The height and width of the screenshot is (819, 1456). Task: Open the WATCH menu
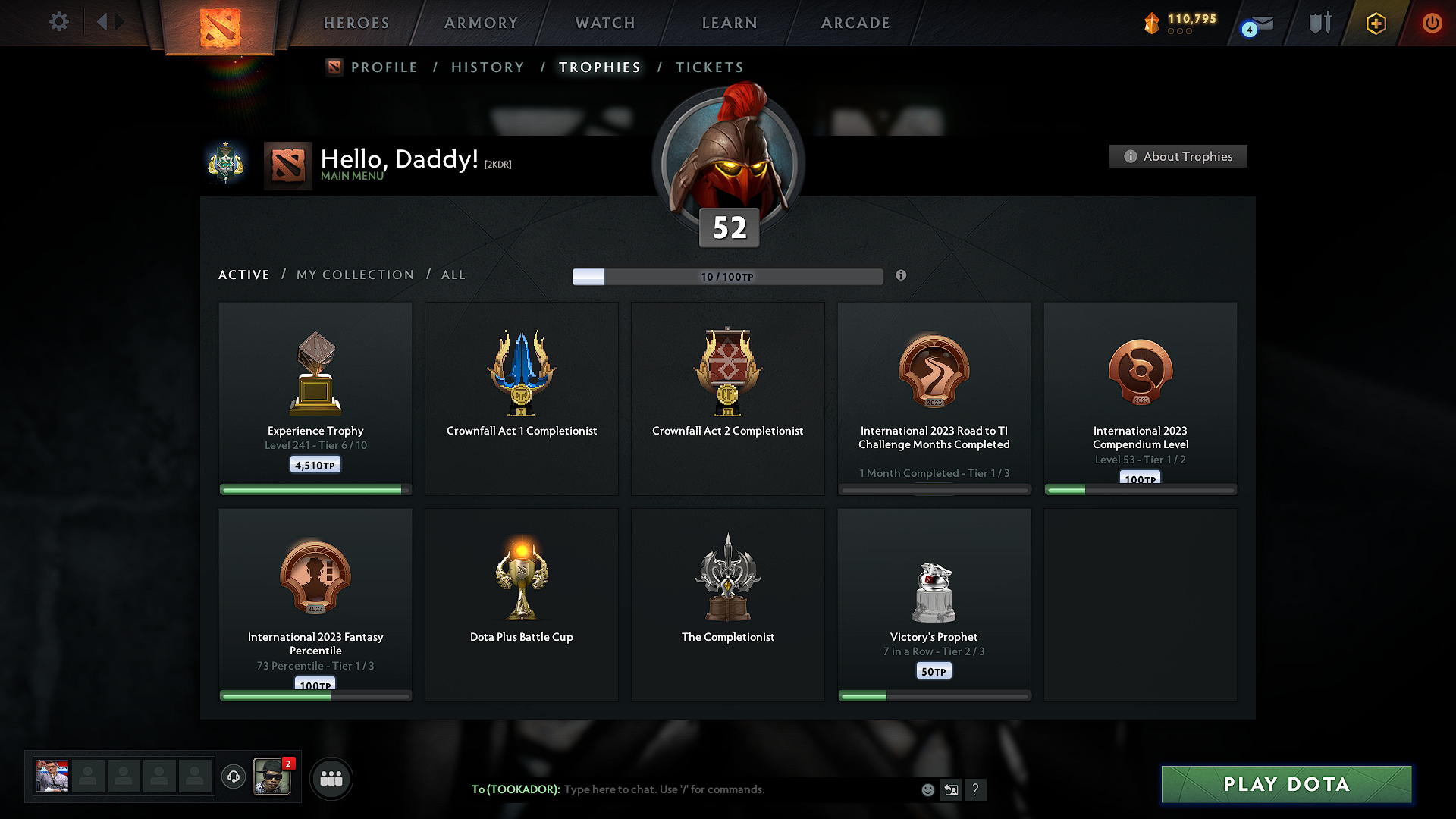[604, 23]
